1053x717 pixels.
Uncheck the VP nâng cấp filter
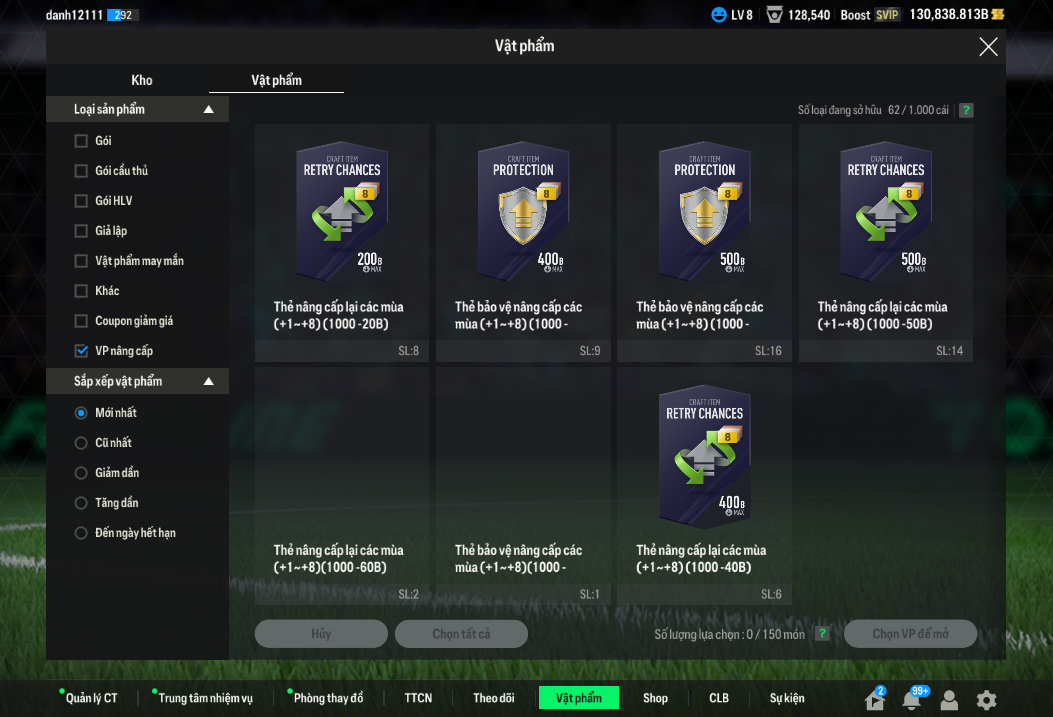(82, 351)
